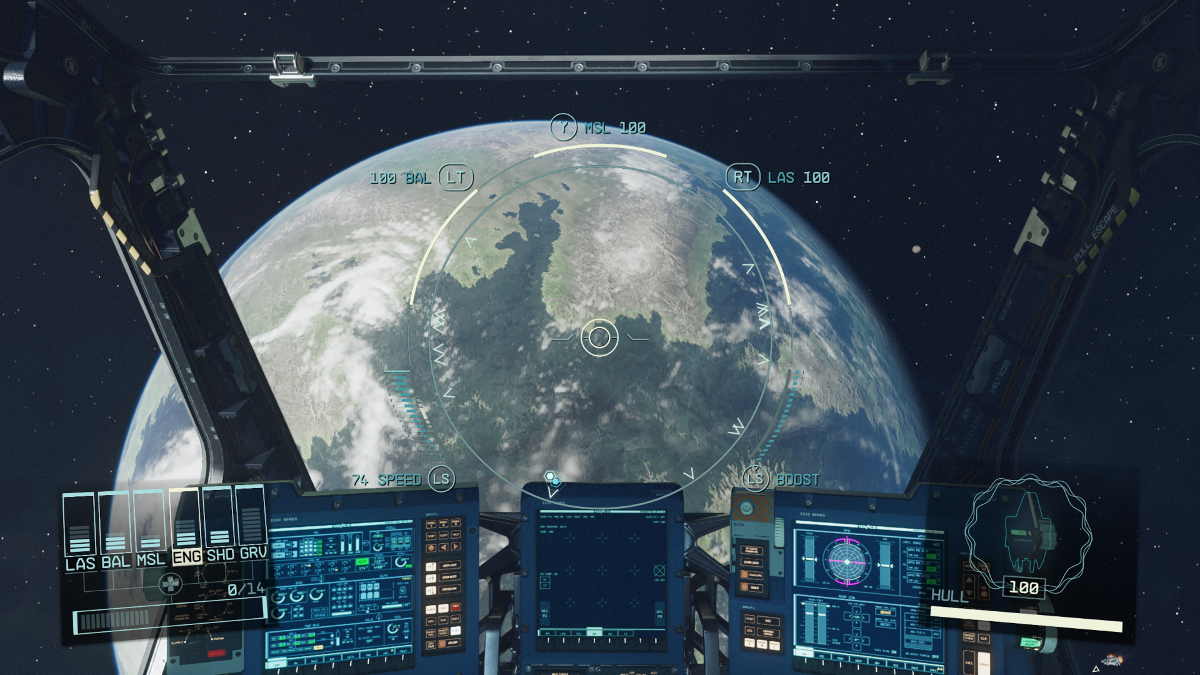The image size is (1200, 675).
Task: Select the LAS power allocation column
Action: click(x=79, y=525)
